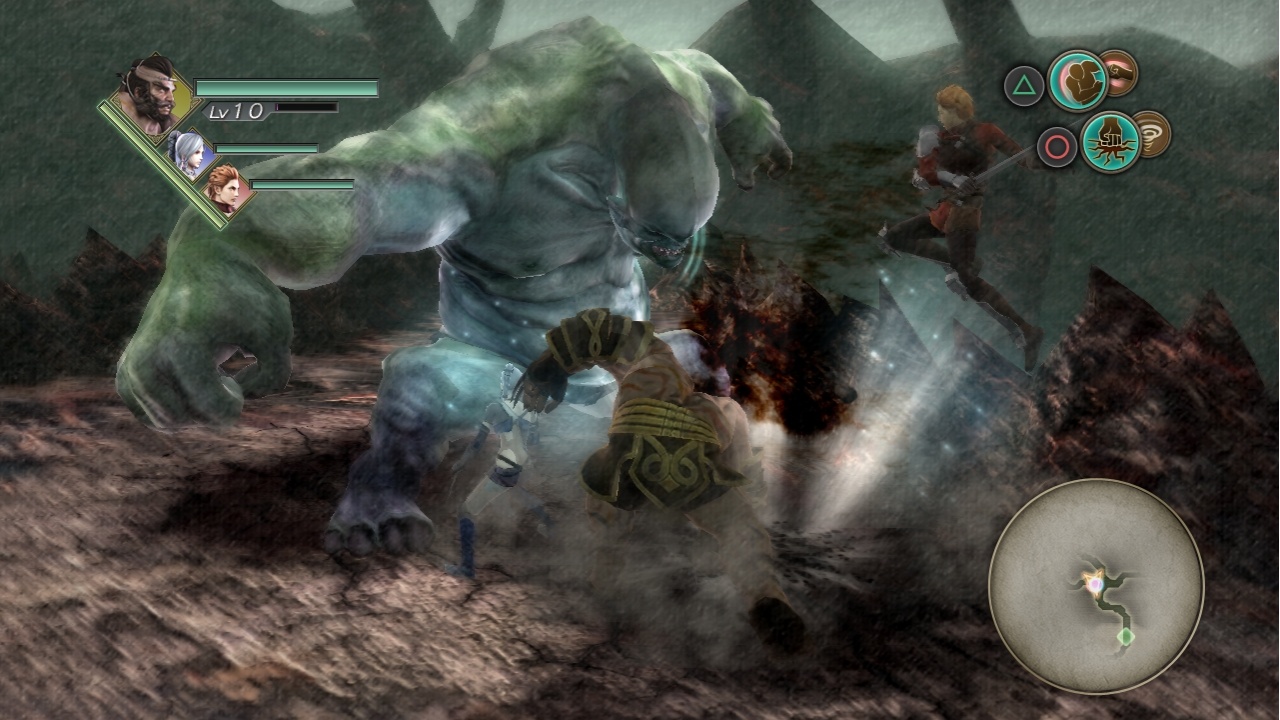Select the whirlwind tornado skill icon

[1155, 137]
